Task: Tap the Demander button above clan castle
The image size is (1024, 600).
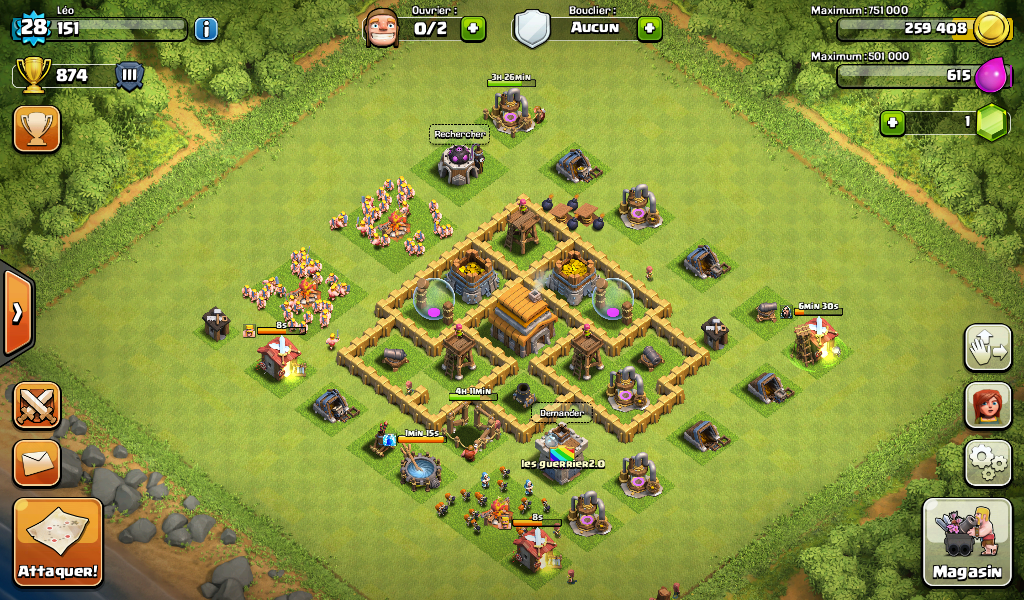Action: click(x=561, y=412)
